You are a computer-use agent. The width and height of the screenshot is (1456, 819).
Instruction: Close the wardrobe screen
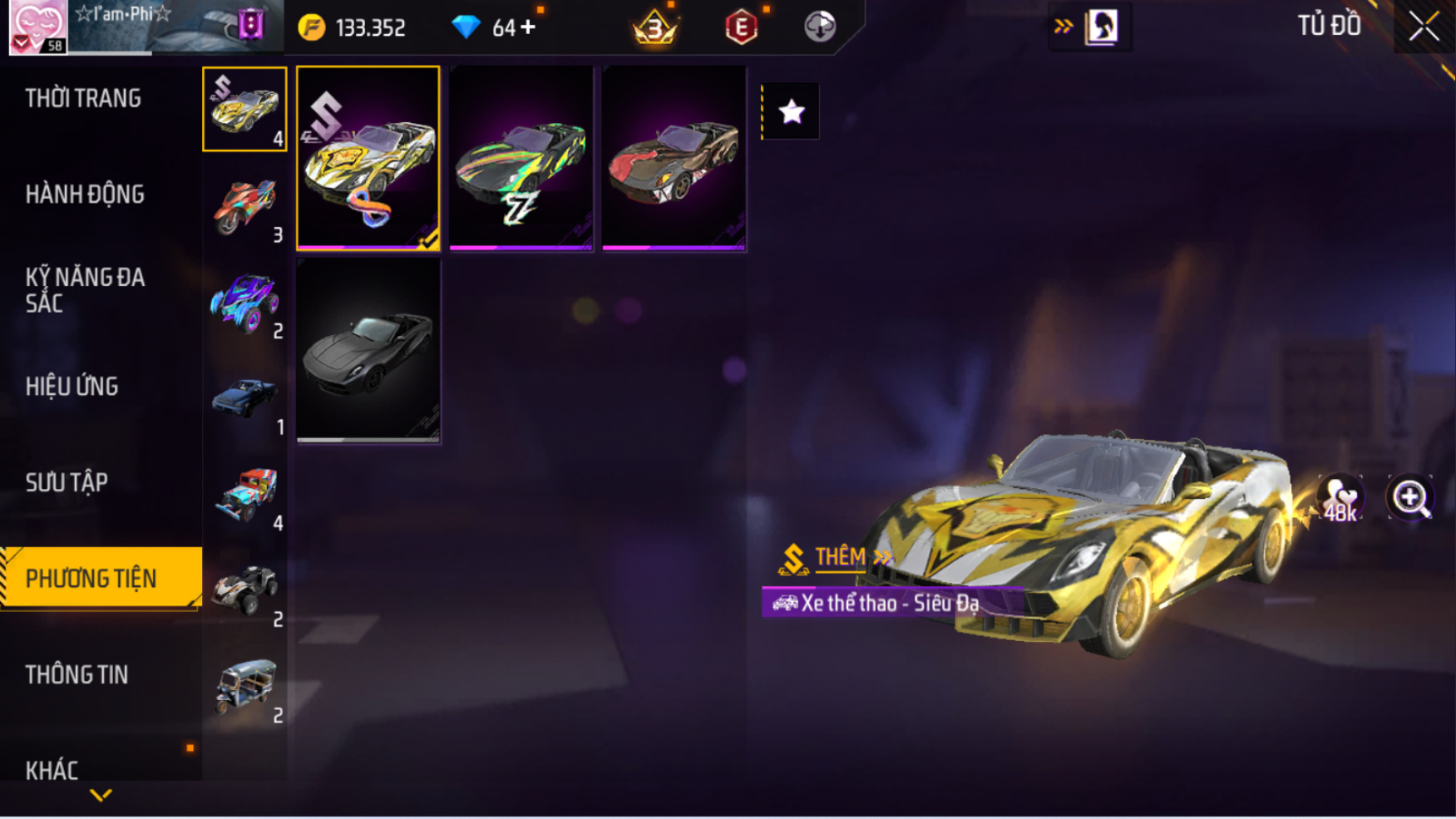tap(1424, 27)
